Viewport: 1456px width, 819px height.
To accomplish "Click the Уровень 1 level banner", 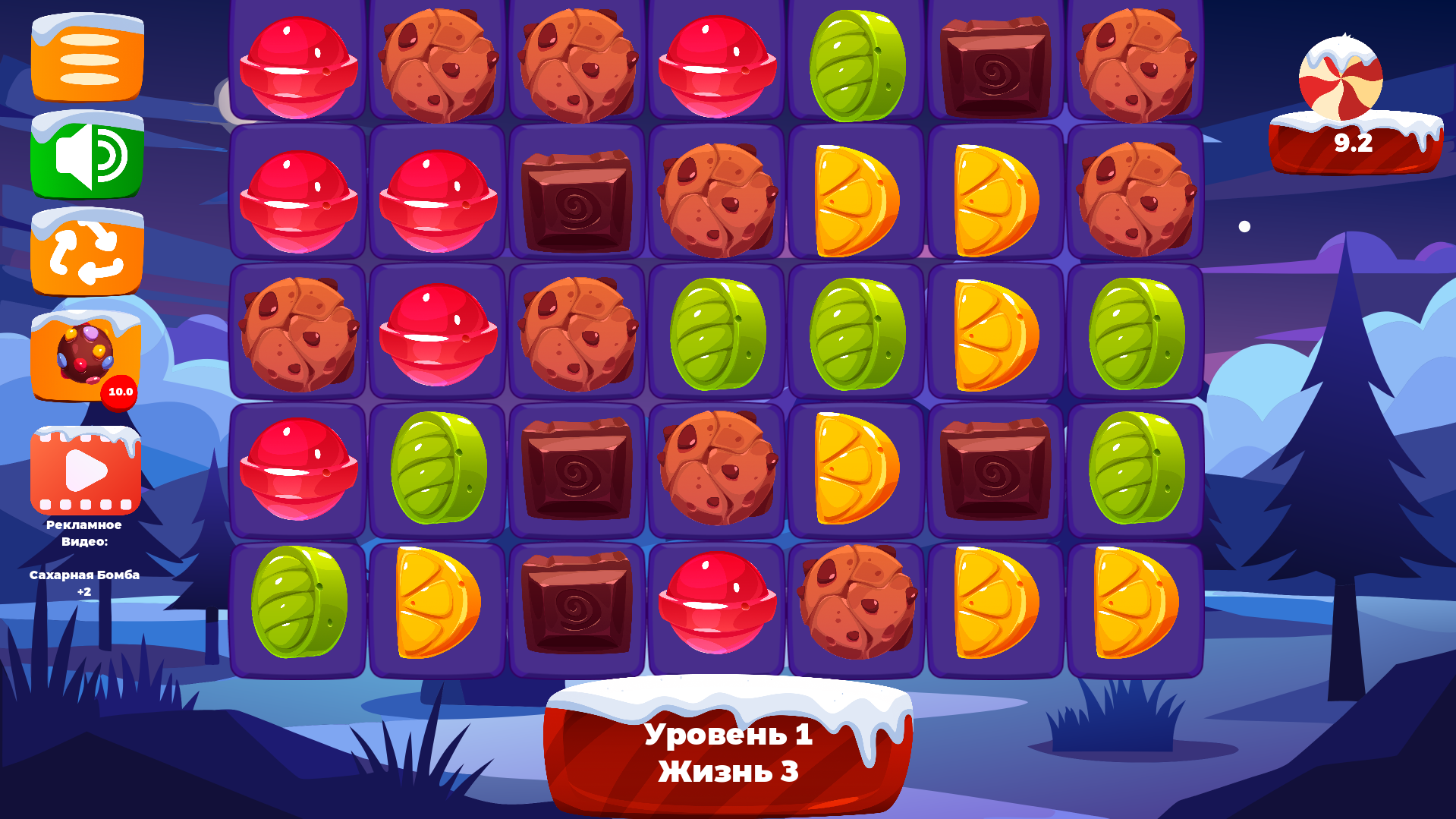I will 728,734.
